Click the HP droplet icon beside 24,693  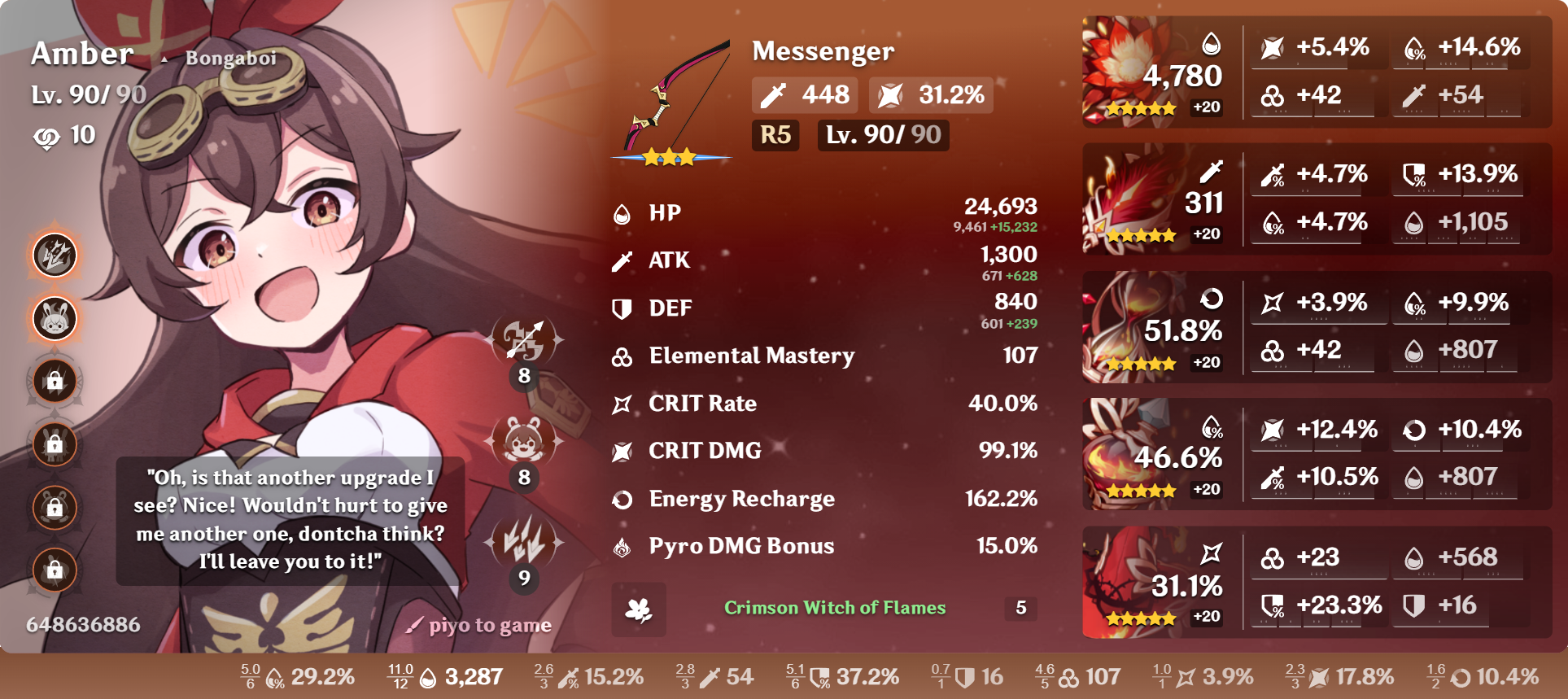pyautogui.click(x=621, y=212)
